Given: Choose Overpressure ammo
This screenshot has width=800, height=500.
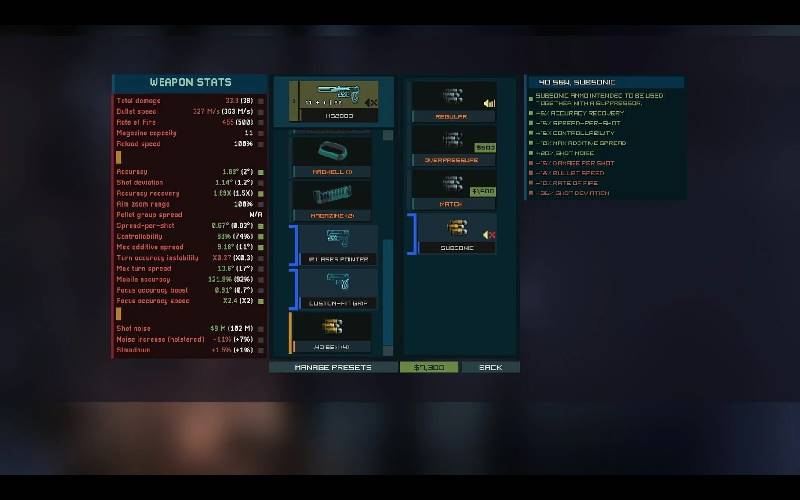Looking at the screenshot, I should click(454, 146).
